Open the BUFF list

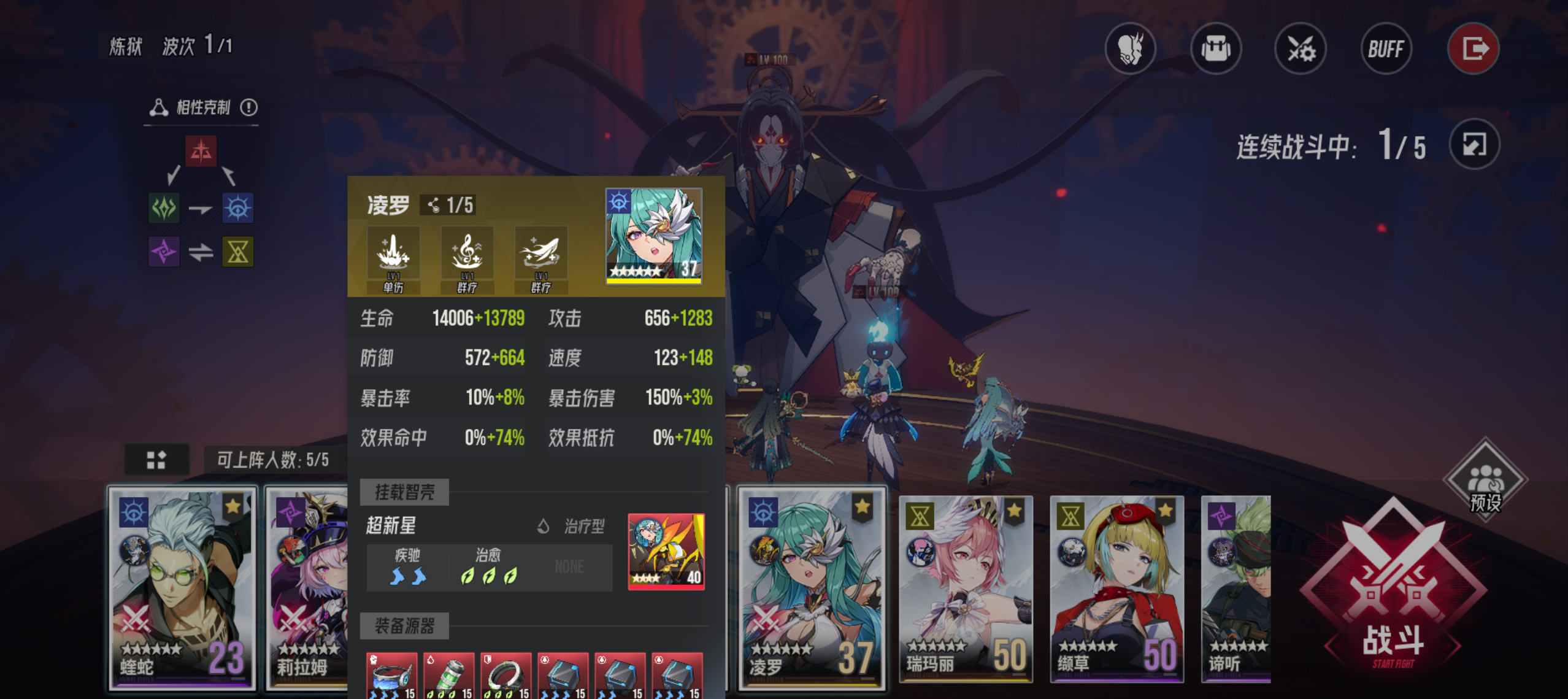(x=1386, y=48)
